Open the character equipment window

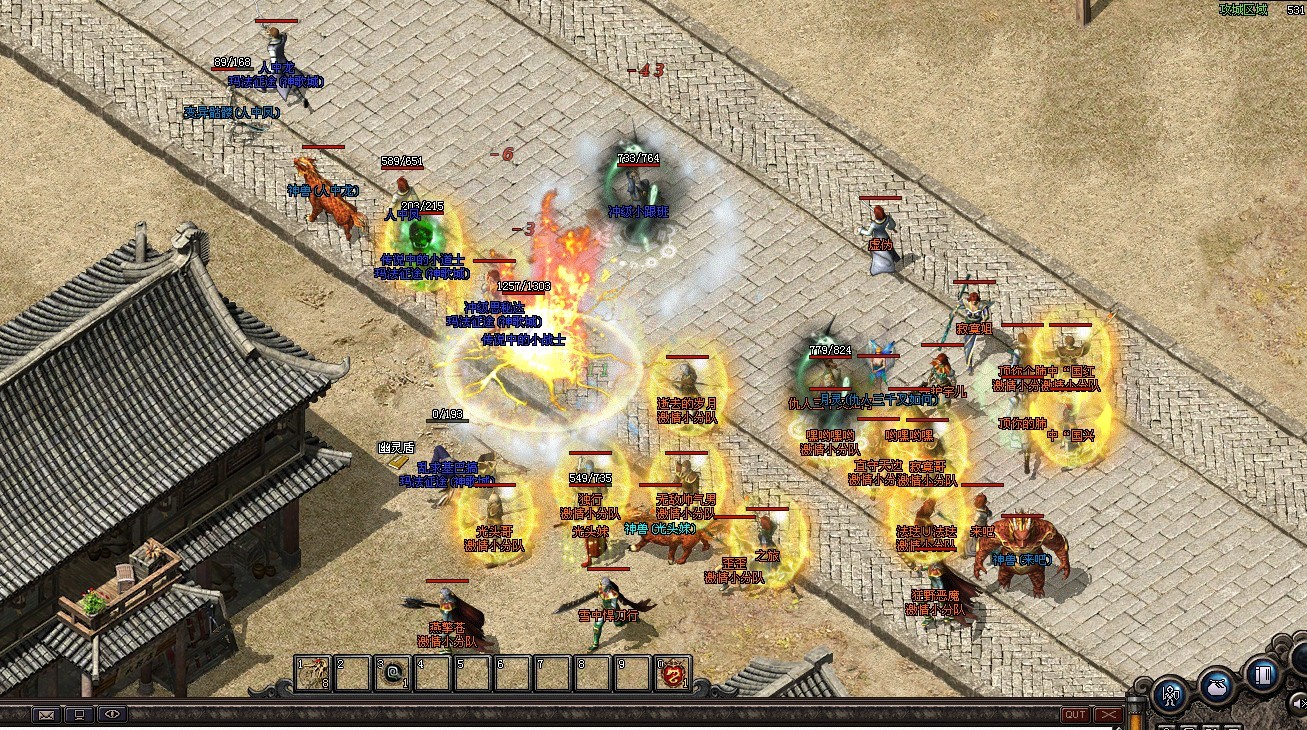[1172, 697]
